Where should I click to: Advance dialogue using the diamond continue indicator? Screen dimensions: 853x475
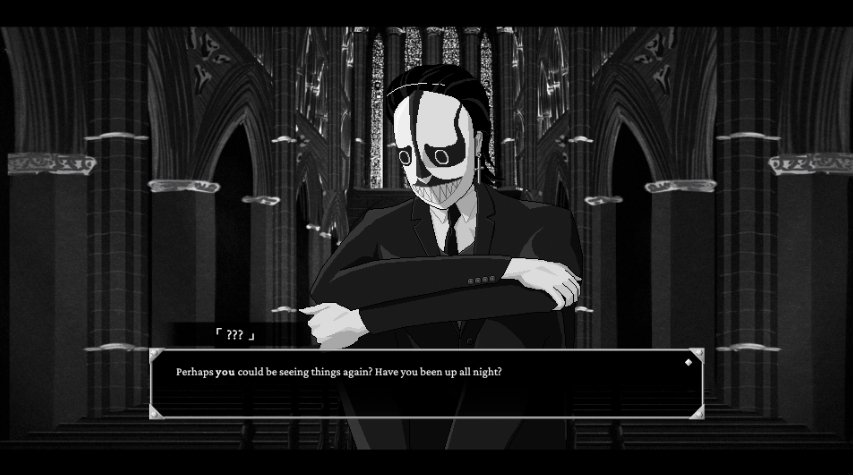pyautogui.click(x=688, y=362)
